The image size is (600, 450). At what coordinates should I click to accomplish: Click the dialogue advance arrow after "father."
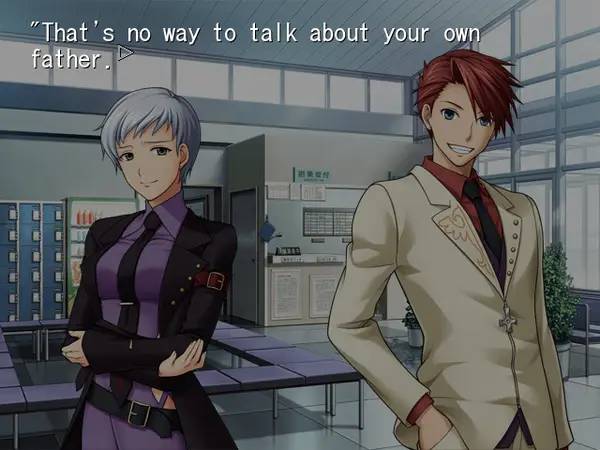pyautogui.click(x=125, y=54)
